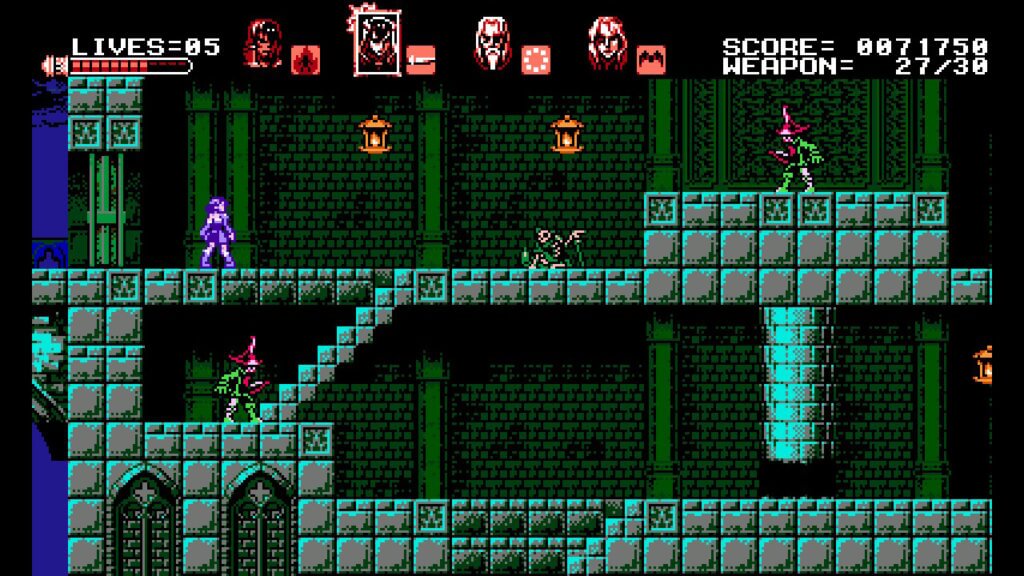Click the ring-of-dots spell icon
This screenshot has height=576, width=1024.
[537, 60]
